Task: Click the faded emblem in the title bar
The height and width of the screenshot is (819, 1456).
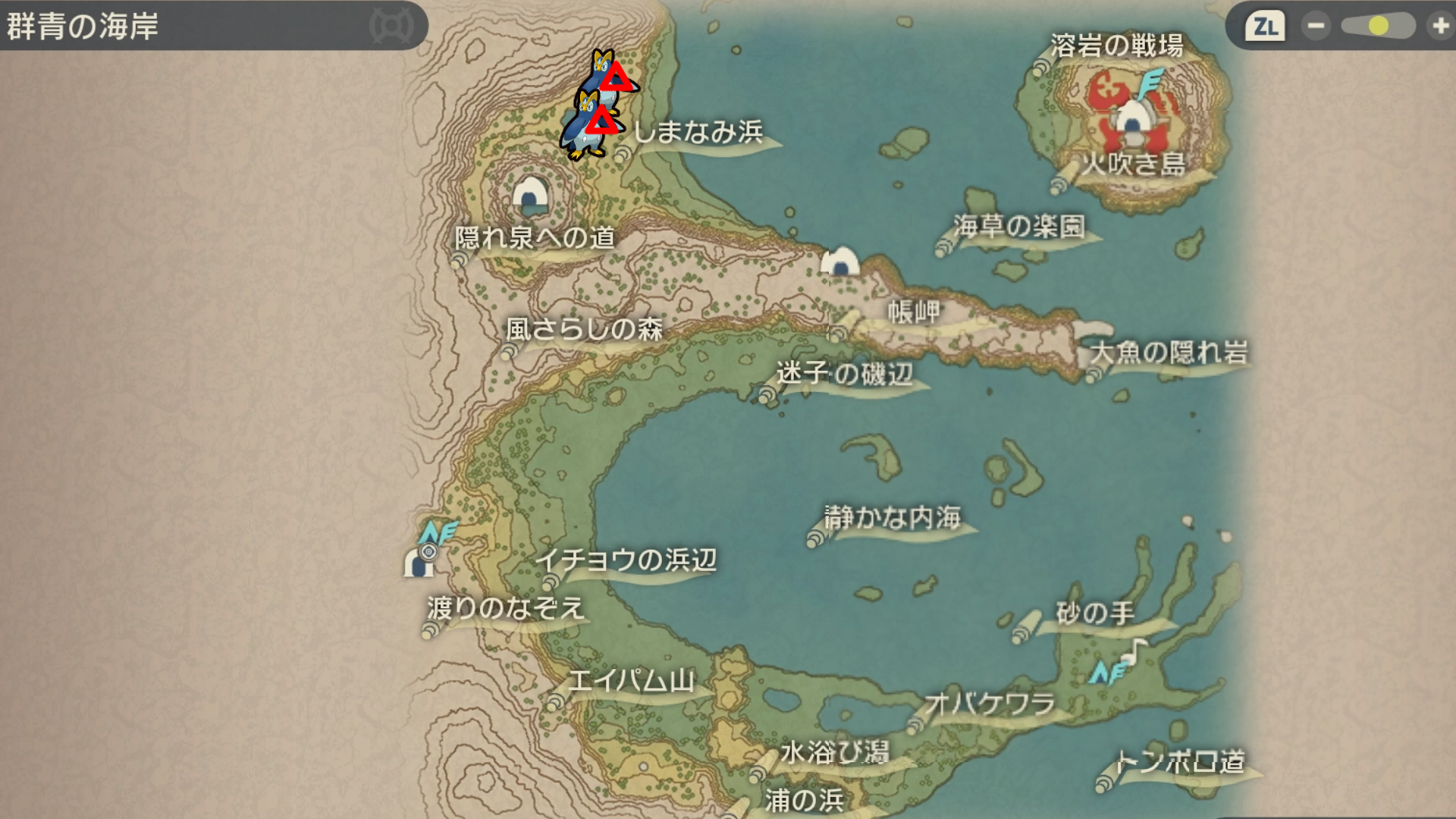Action: click(x=391, y=27)
